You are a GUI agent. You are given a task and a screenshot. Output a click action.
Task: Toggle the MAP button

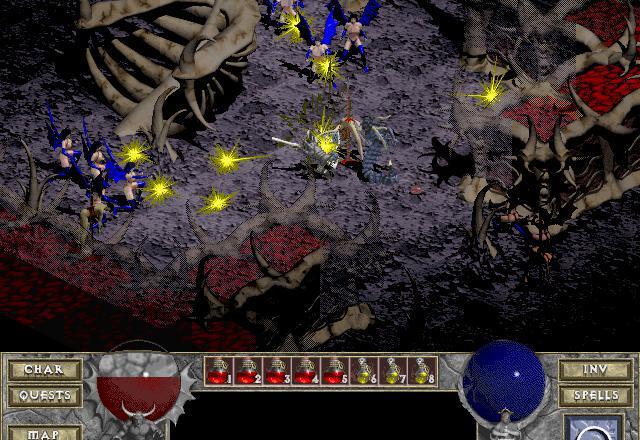pyautogui.click(x=44, y=433)
